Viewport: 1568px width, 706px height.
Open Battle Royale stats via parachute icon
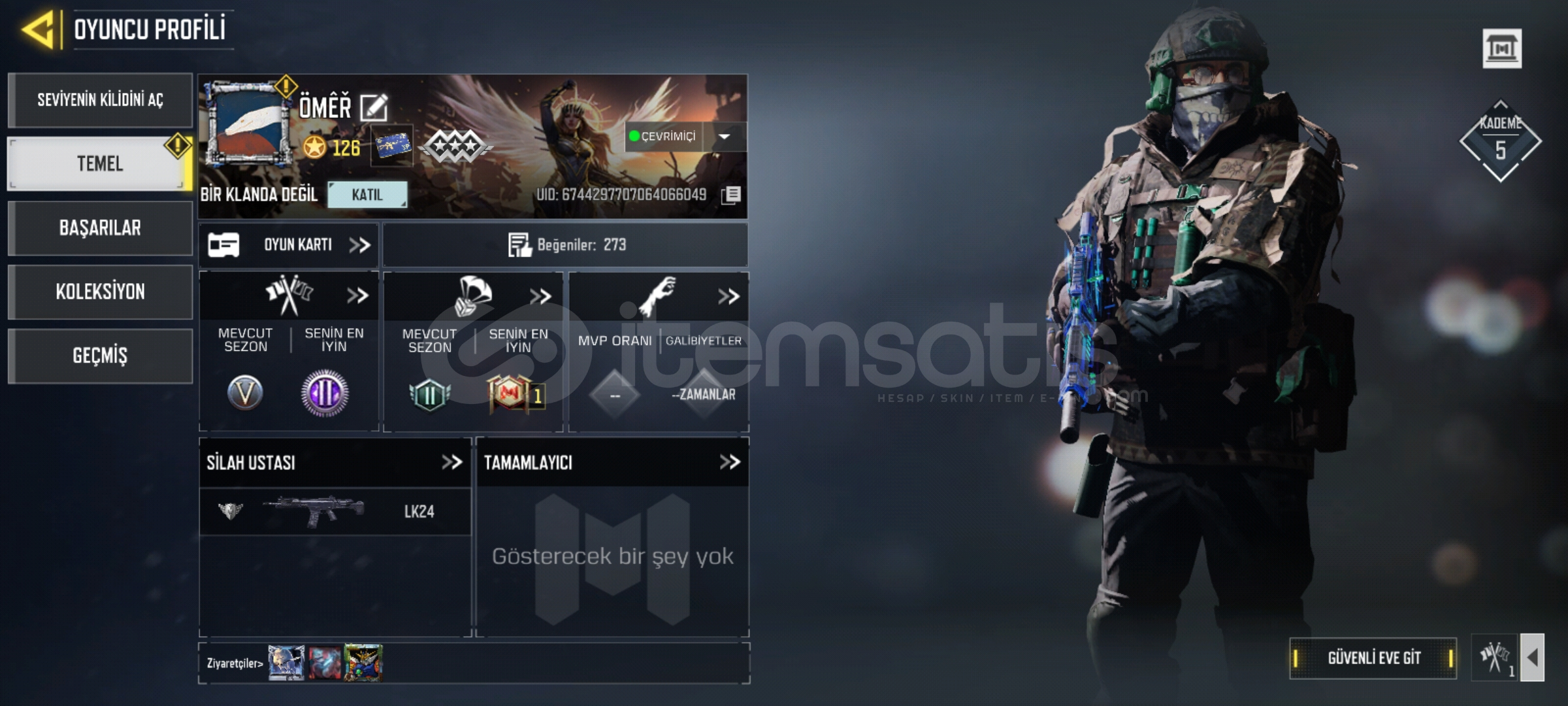point(472,295)
